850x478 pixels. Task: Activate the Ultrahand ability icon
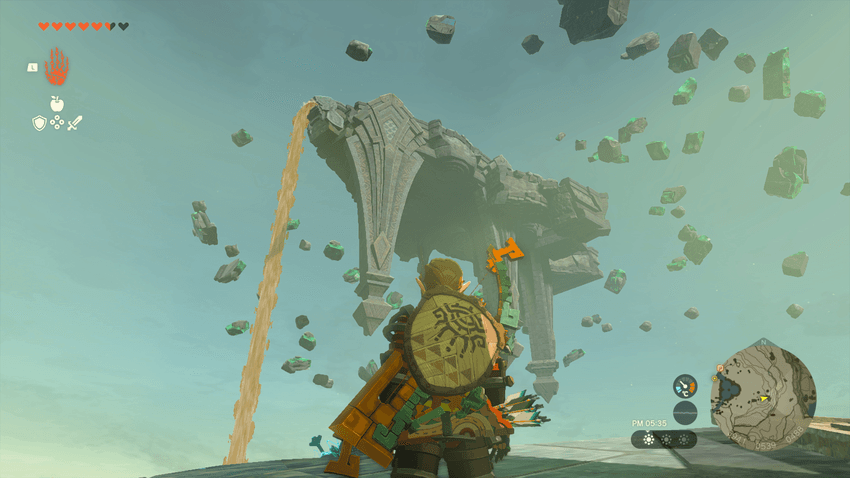(x=57, y=66)
